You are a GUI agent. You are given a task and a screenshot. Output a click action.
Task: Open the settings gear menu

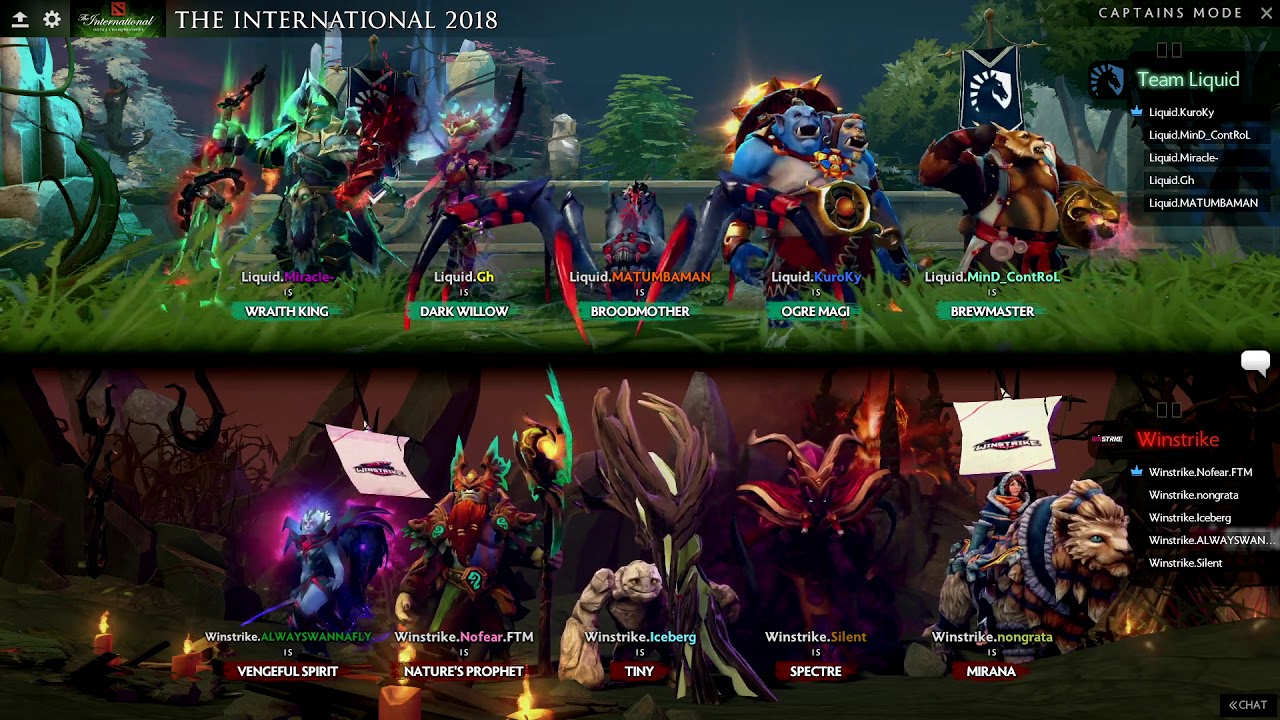click(x=52, y=19)
